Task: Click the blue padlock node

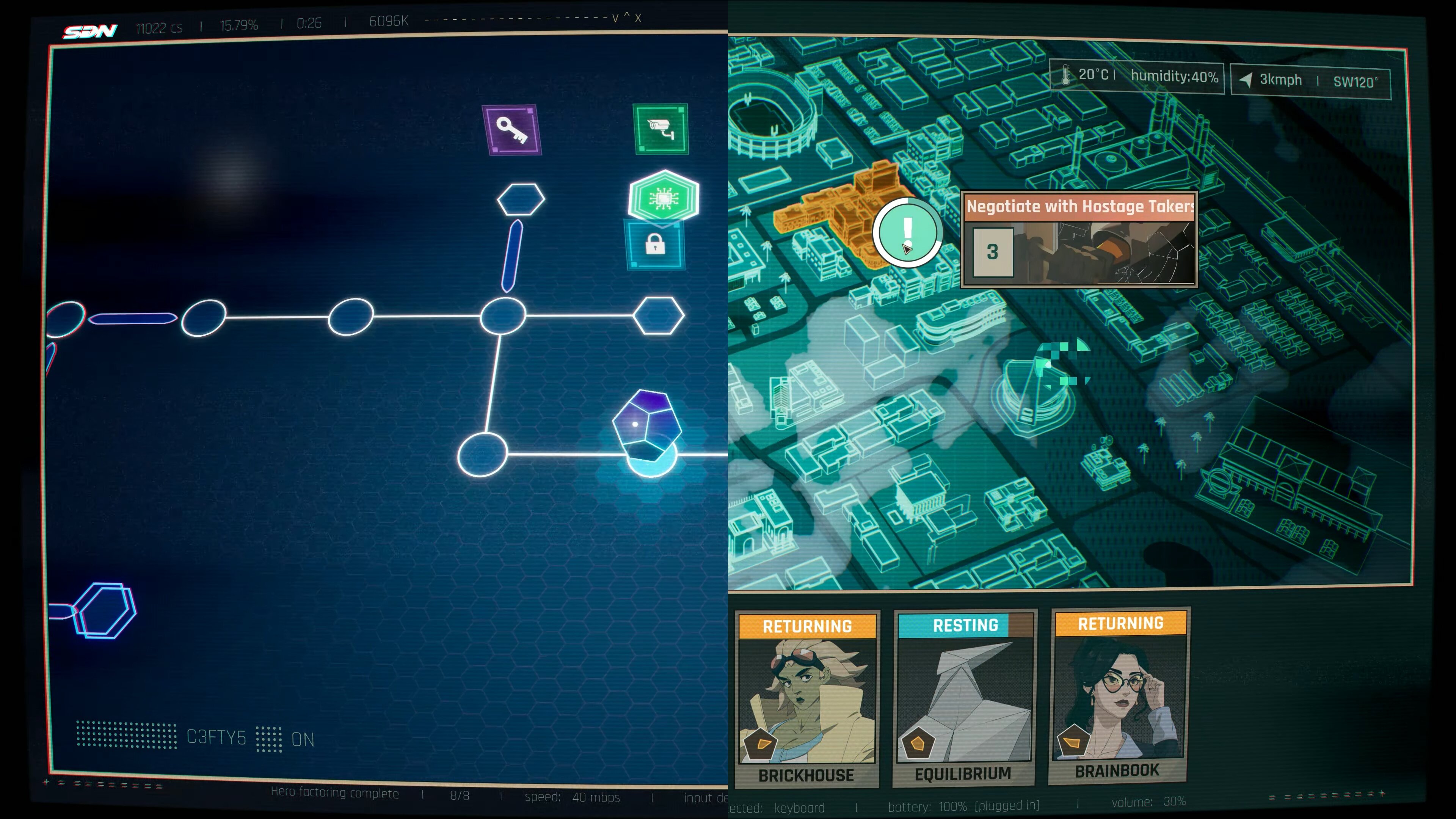Action: 655,245
